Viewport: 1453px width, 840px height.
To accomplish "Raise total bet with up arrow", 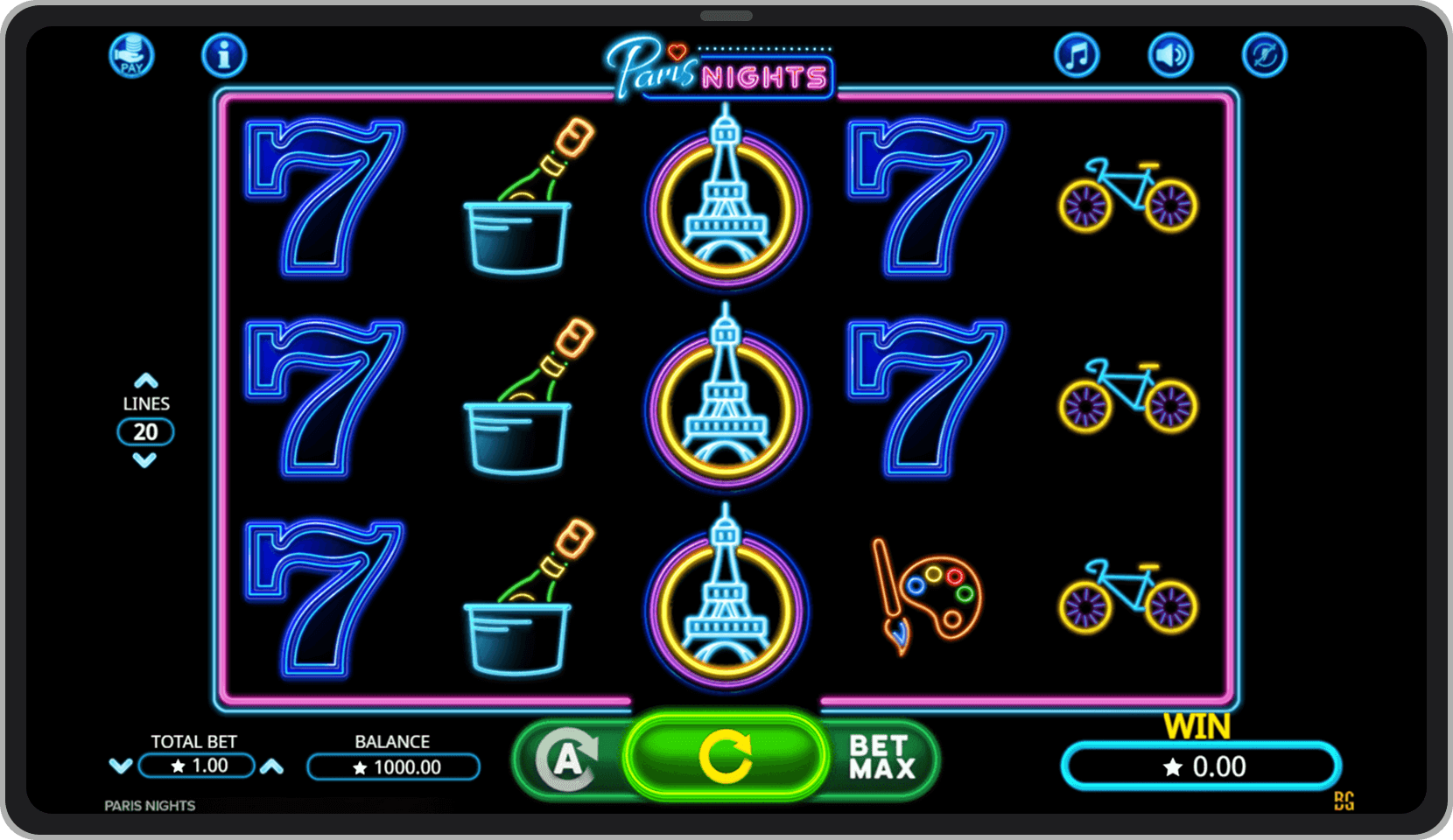I will click(x=274, y=765).
